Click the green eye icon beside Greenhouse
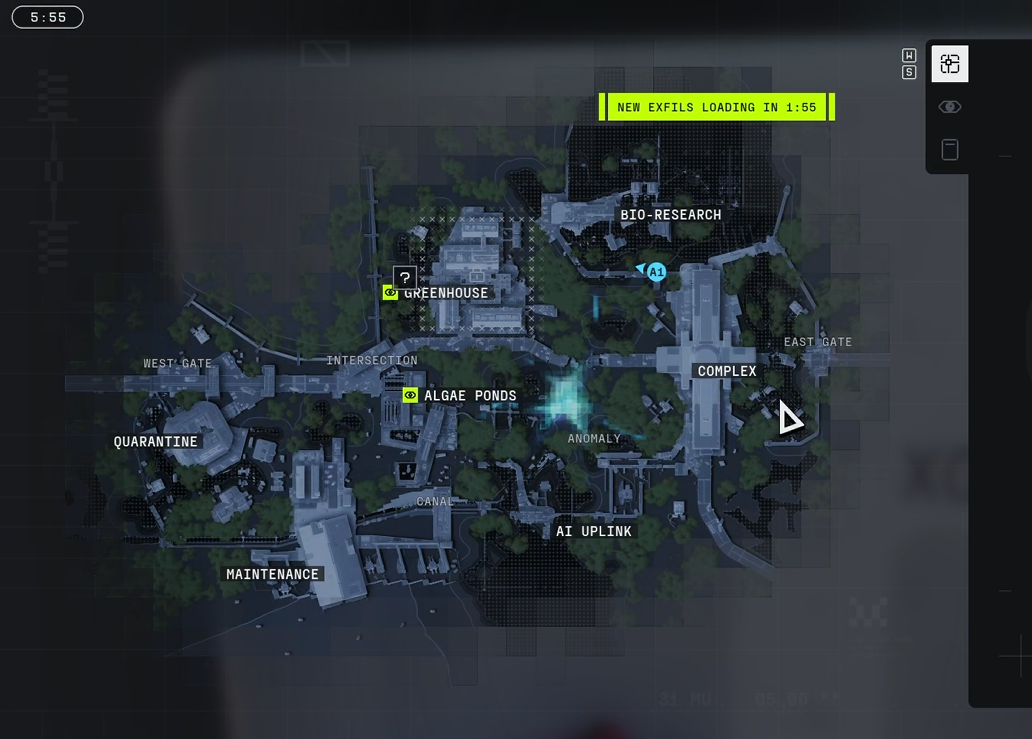 [x=390, y=292]
